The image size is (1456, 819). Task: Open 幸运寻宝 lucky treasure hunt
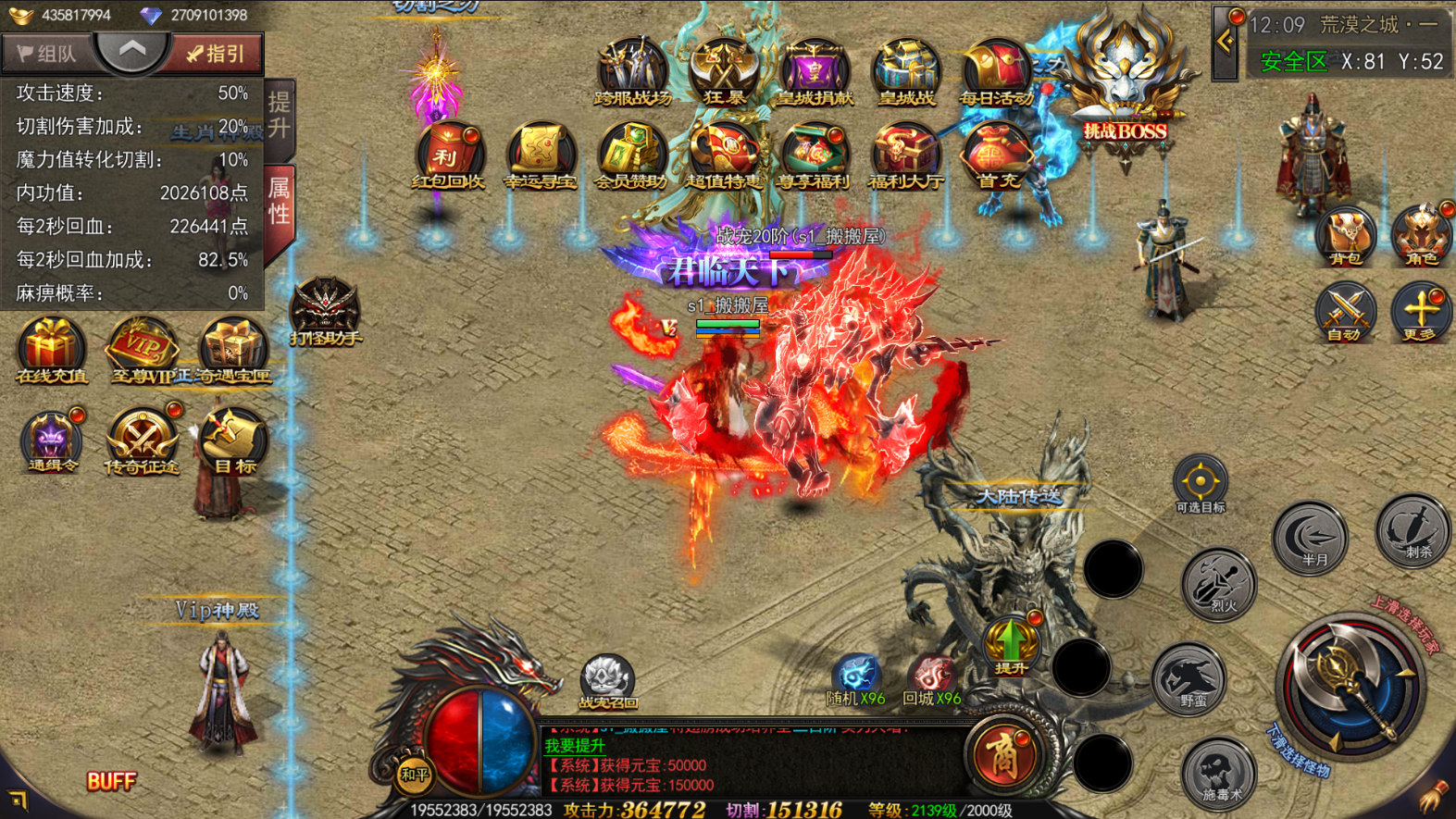pyautogui.click(x=541, y=155)
